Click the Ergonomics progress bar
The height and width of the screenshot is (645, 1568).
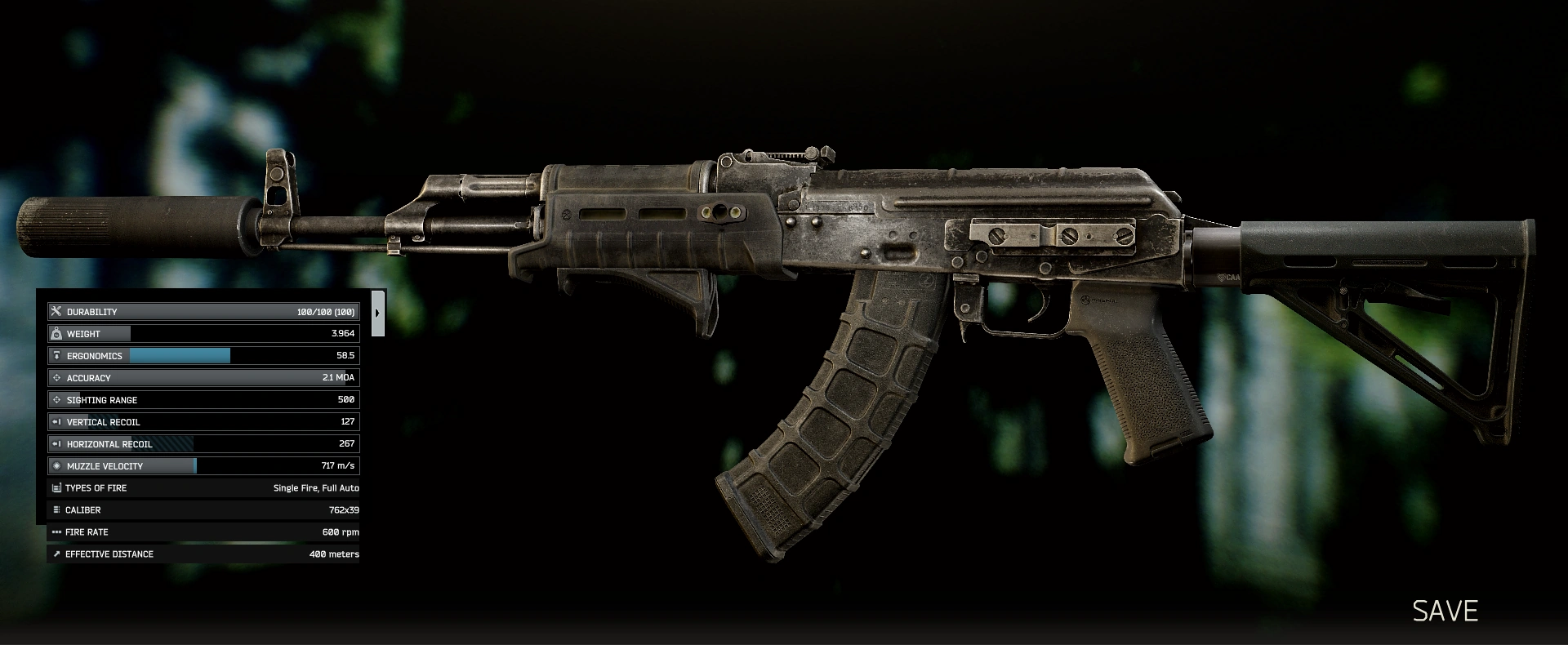pyautogui.click(x=178, y=355)
